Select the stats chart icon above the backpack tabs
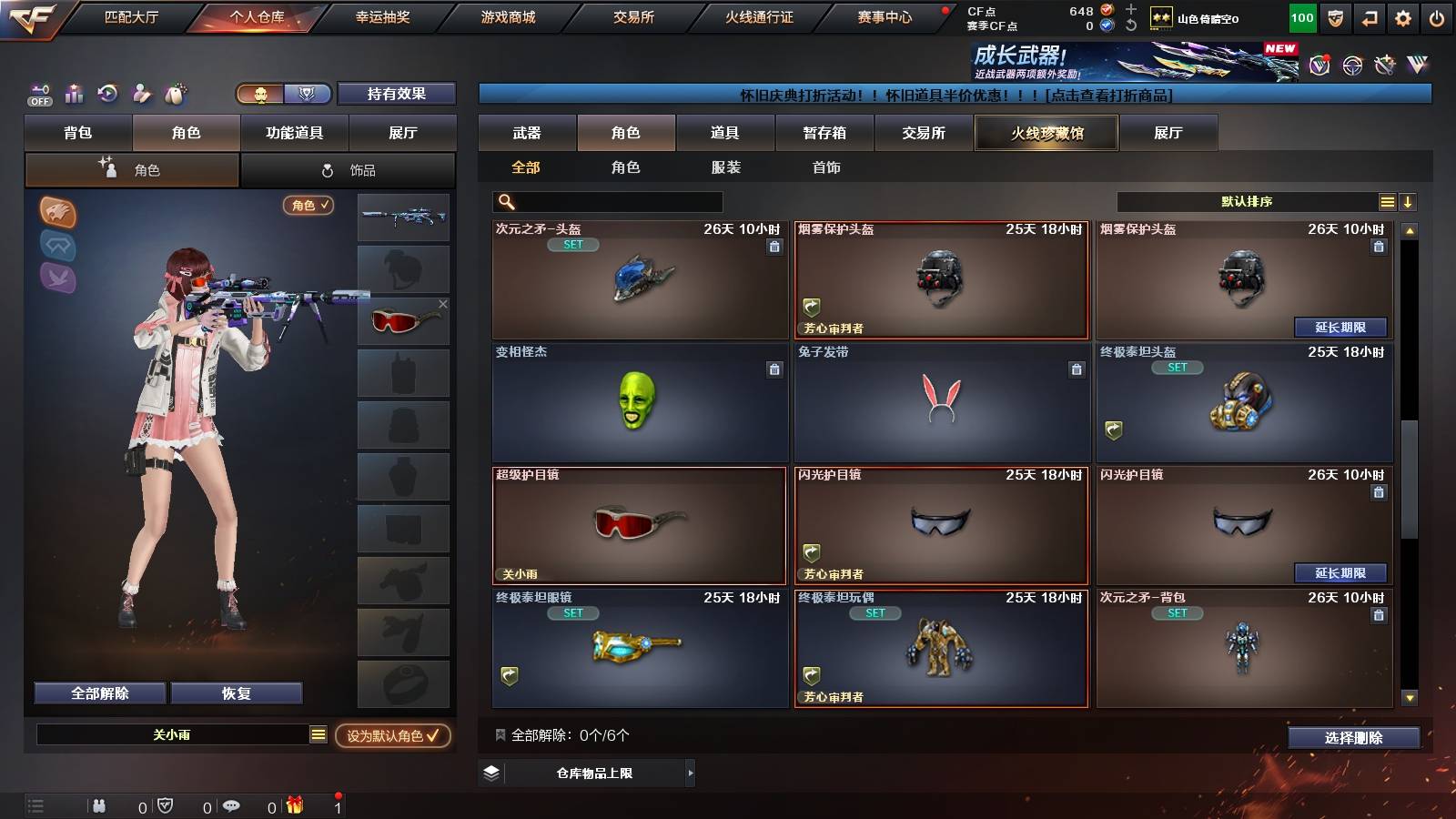This screenshot has width=1456, height=819. [74, 94]
